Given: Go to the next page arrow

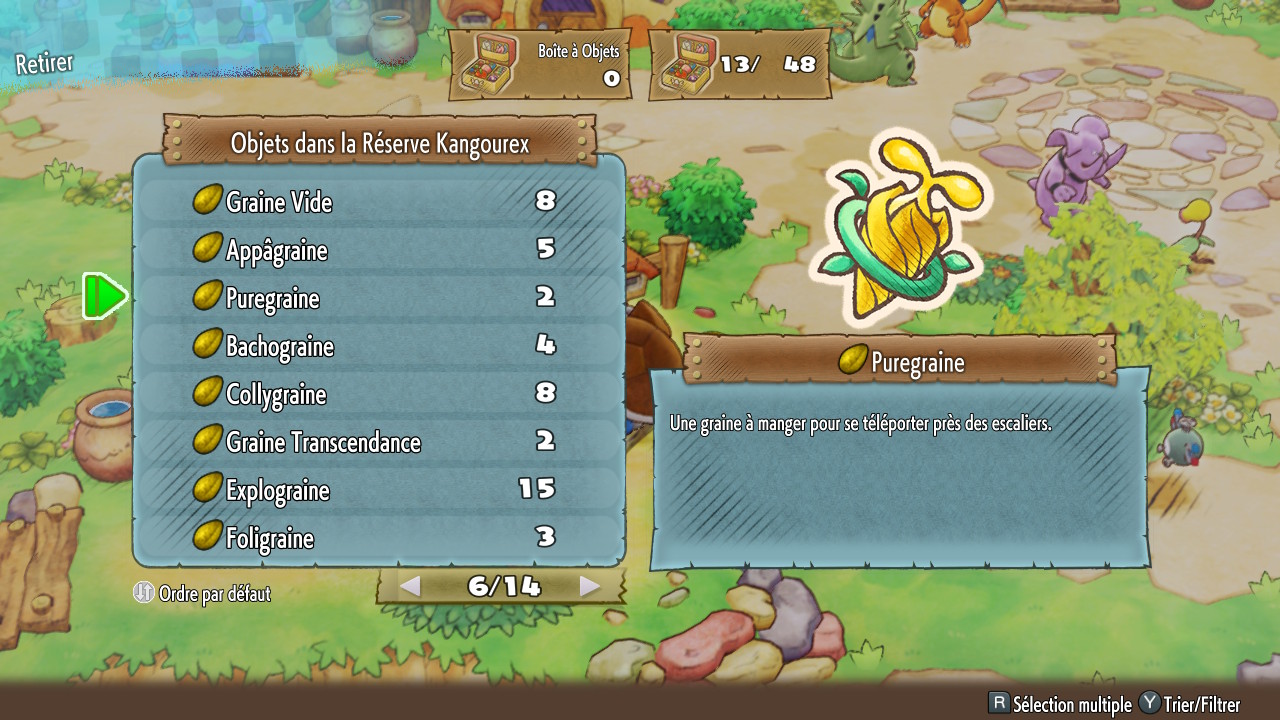Looking at the screenshot, I should pos(590,587).
